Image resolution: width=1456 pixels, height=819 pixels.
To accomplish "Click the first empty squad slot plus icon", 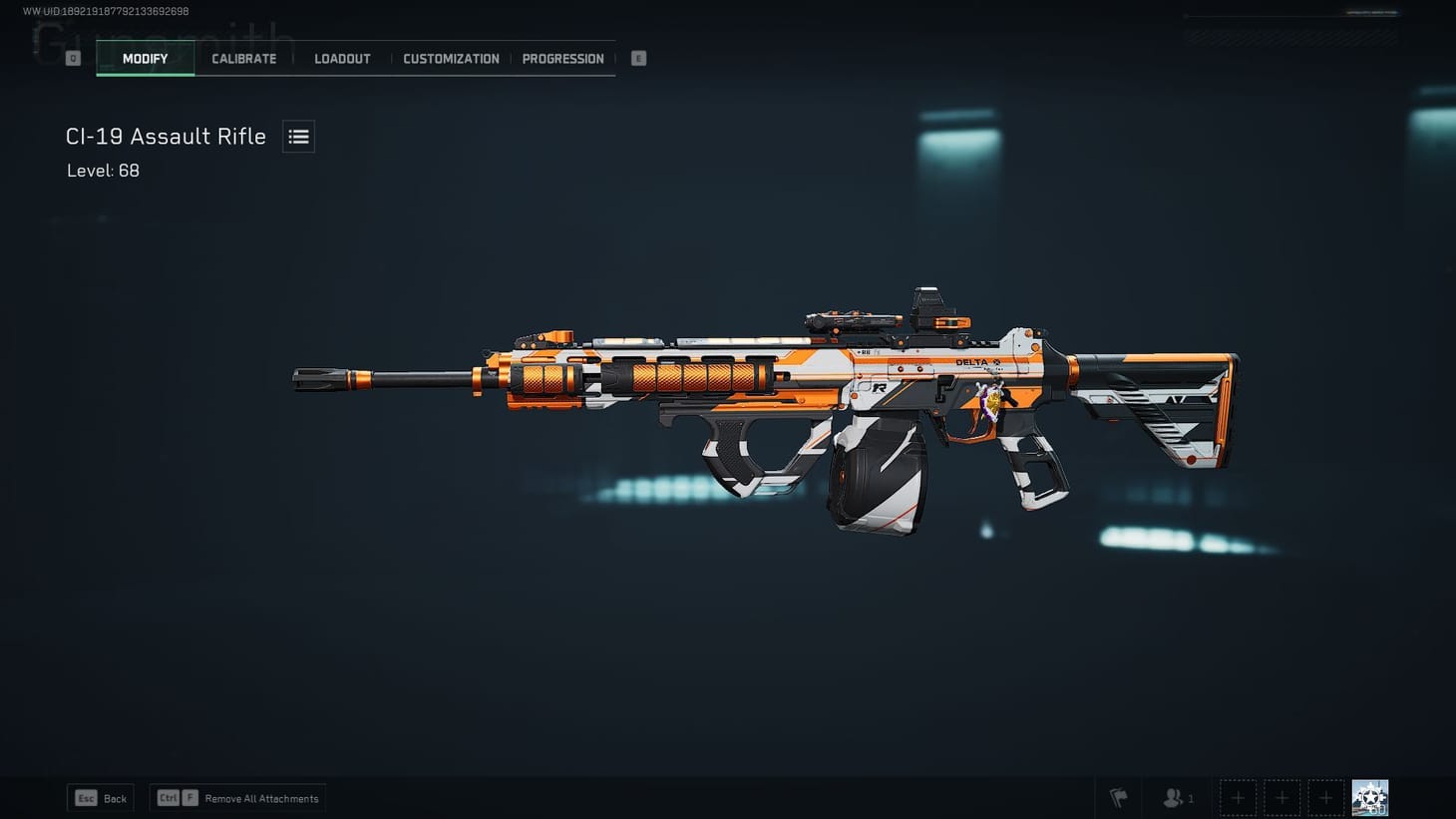I will point(1237,797).
